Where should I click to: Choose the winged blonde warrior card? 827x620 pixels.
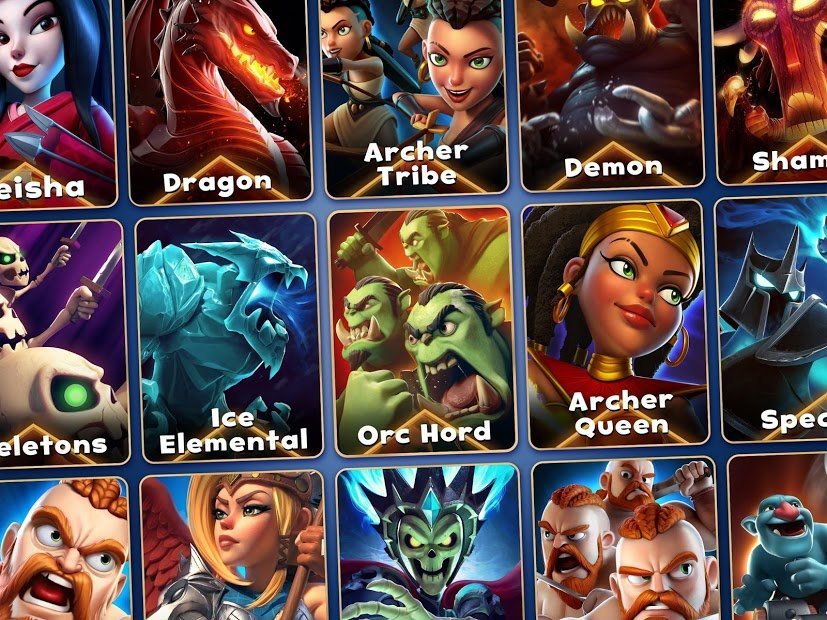pos(233,548)
